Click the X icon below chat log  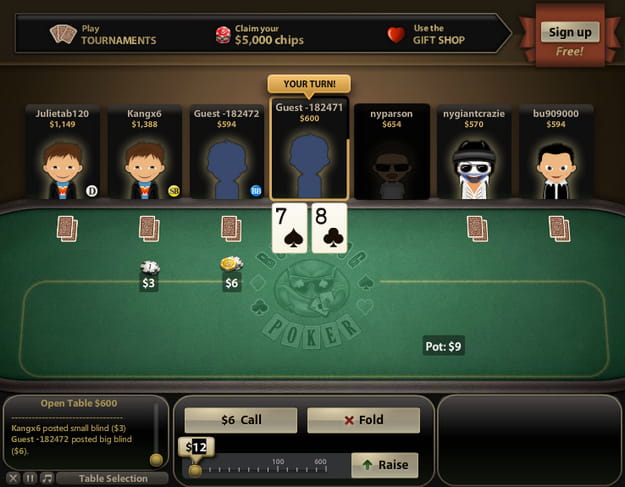pos(15,478)
